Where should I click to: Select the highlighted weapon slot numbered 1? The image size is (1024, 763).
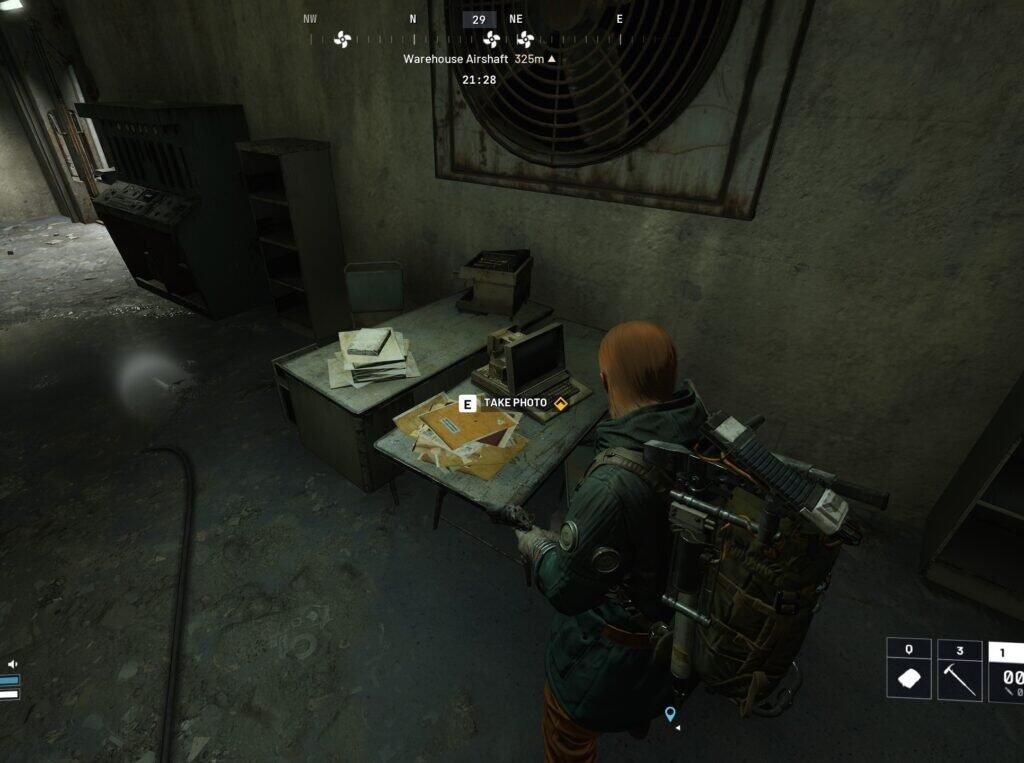click(1006, 672)
